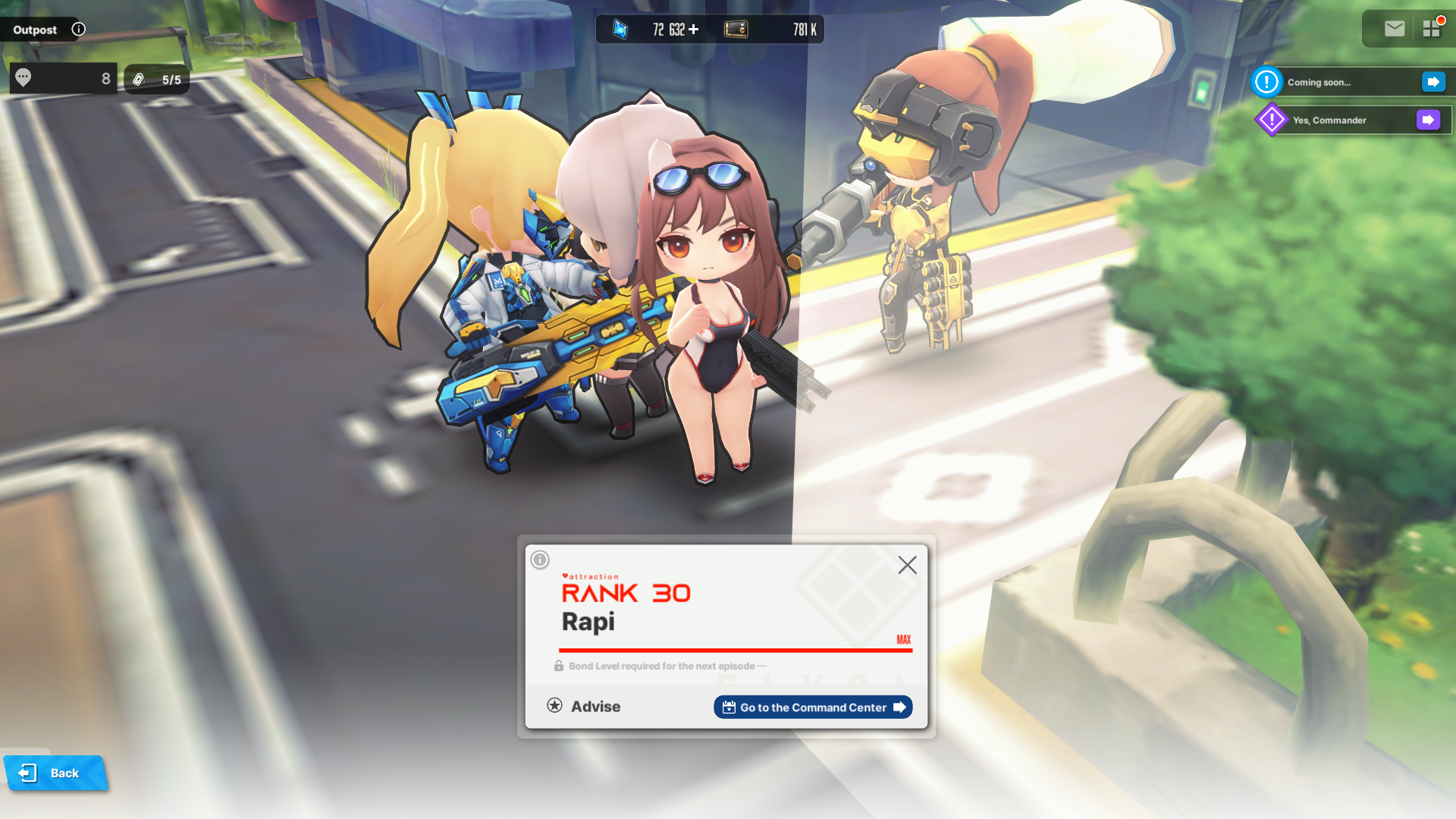
Task: Click the ticket icon showing 5/5
Action: (x=139, y=77)
